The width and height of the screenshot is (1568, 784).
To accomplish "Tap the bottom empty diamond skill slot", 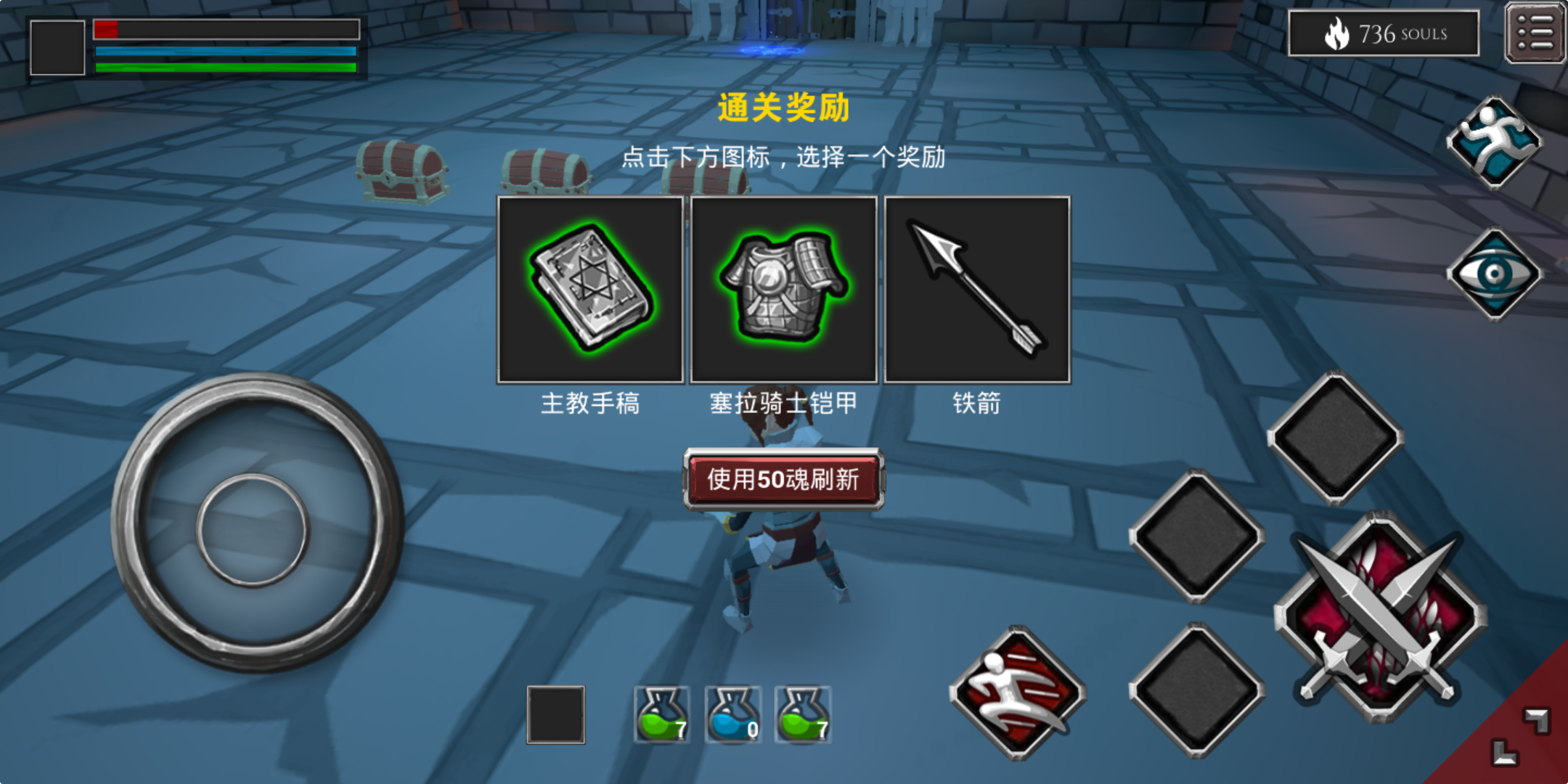I will click(1196, 686).
